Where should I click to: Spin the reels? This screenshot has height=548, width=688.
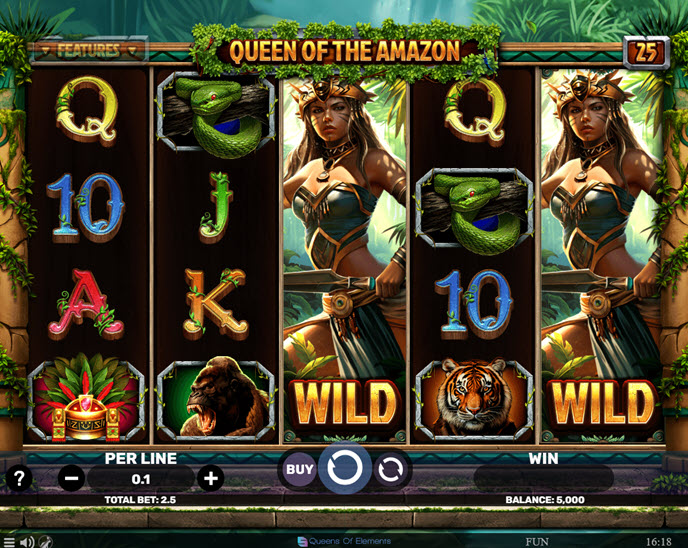point(344,468)
